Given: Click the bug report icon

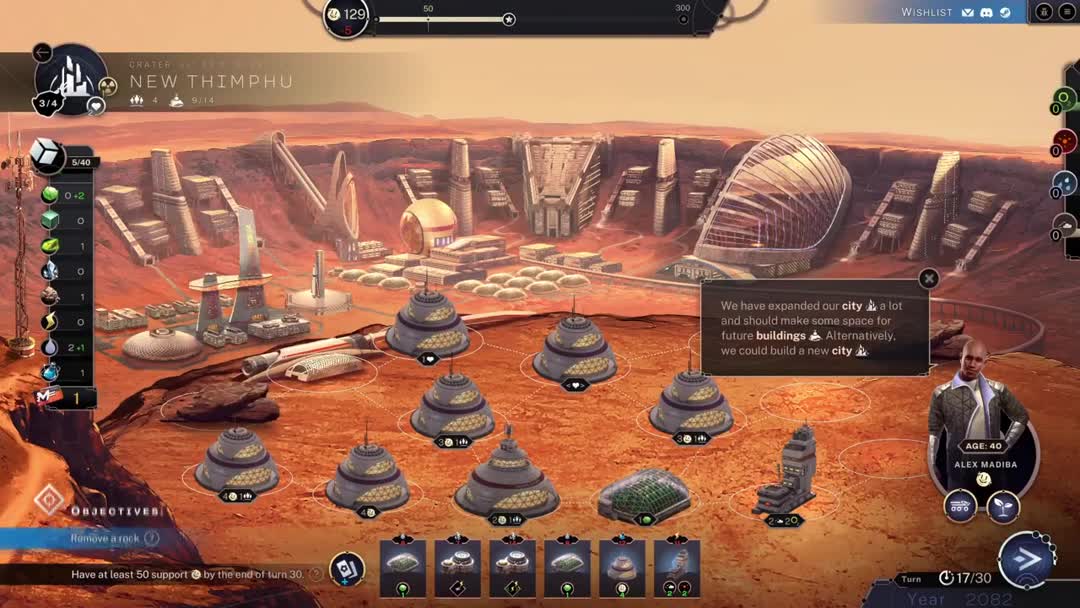Looking at the screenshot, I should tap(1044, 12).
